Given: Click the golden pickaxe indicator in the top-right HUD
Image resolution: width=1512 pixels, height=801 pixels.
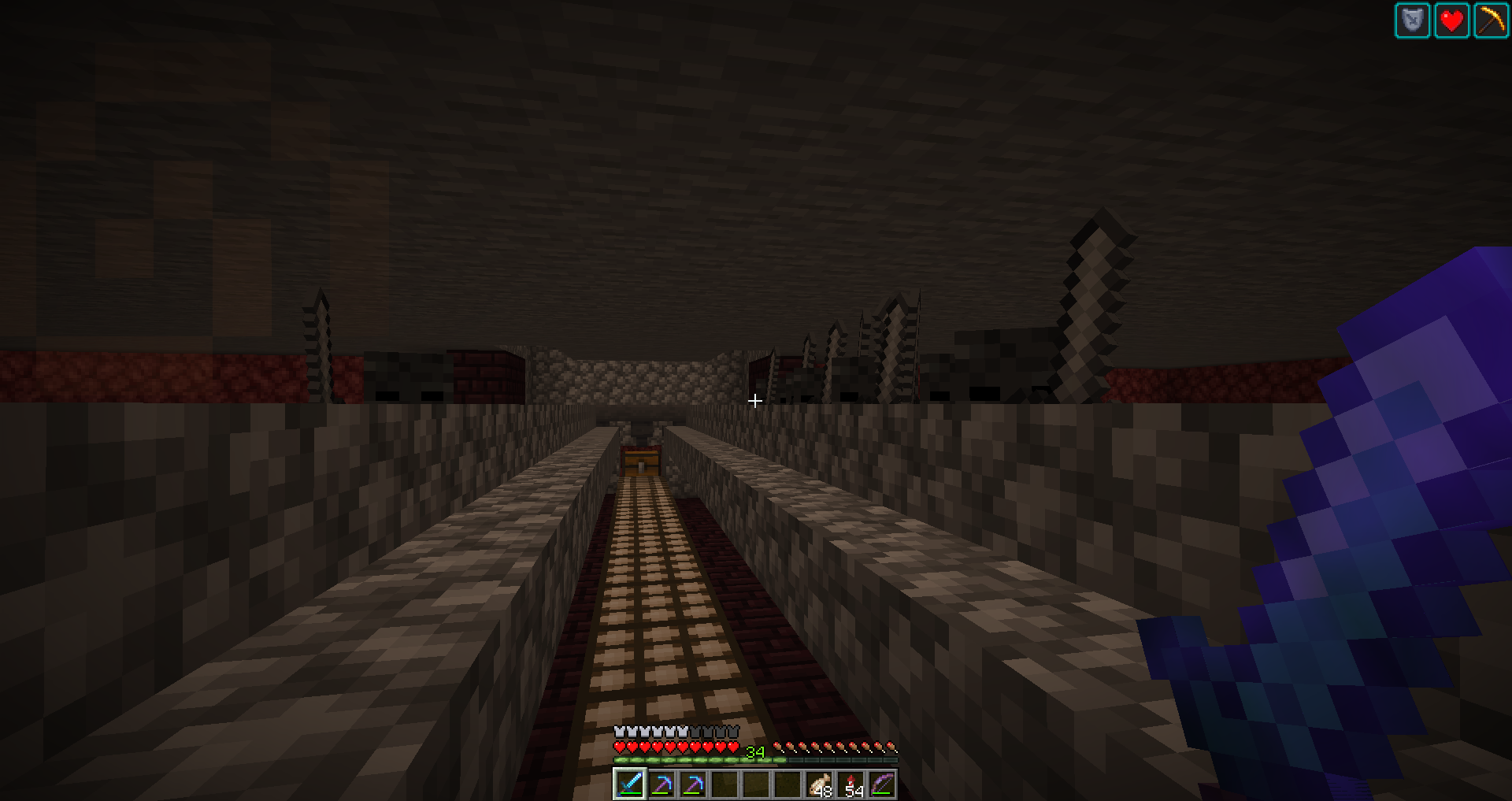Looking at the screenshot, I should click(x=1490, y=21).
